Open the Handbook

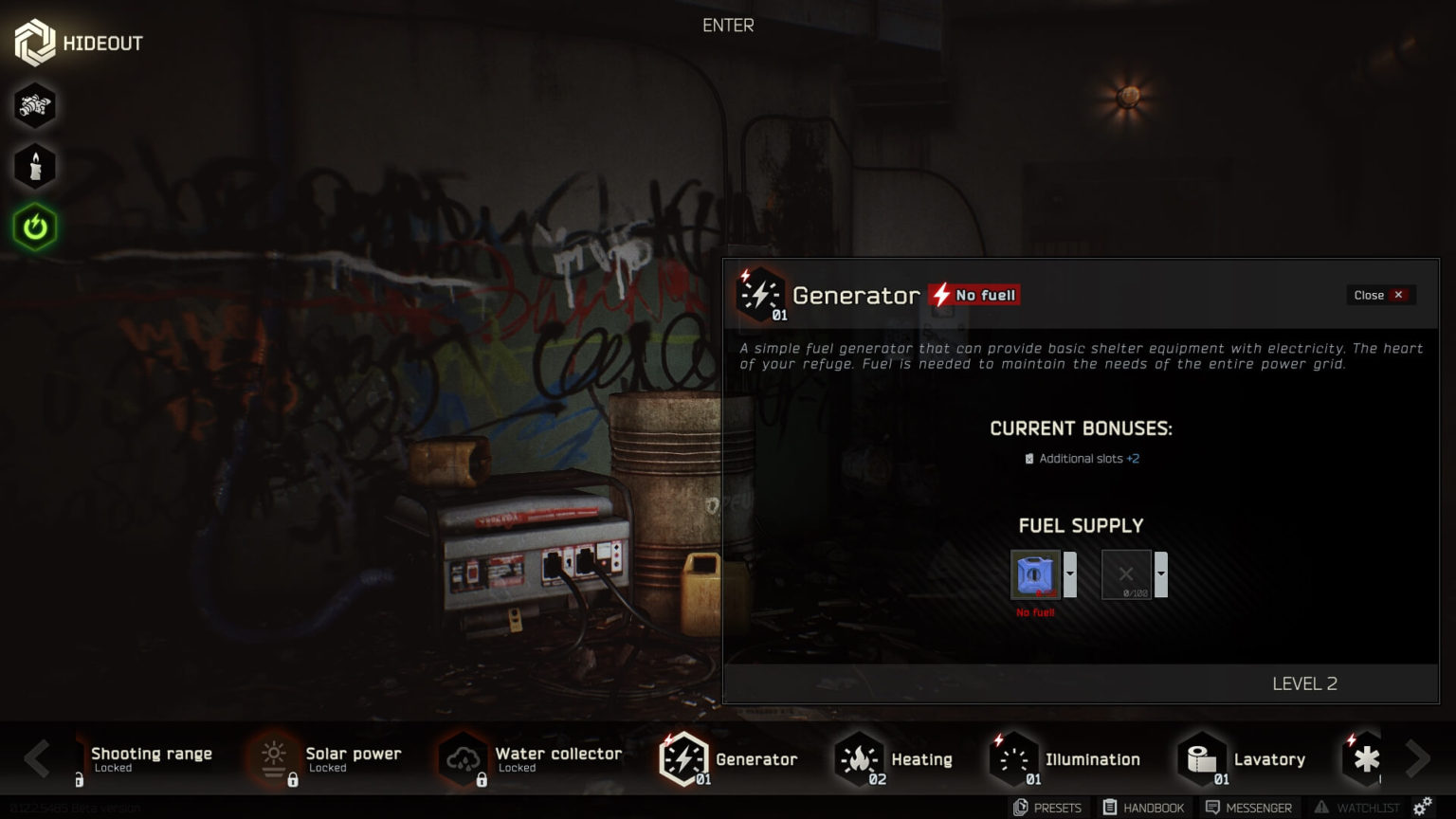(x=1143, y=808)
